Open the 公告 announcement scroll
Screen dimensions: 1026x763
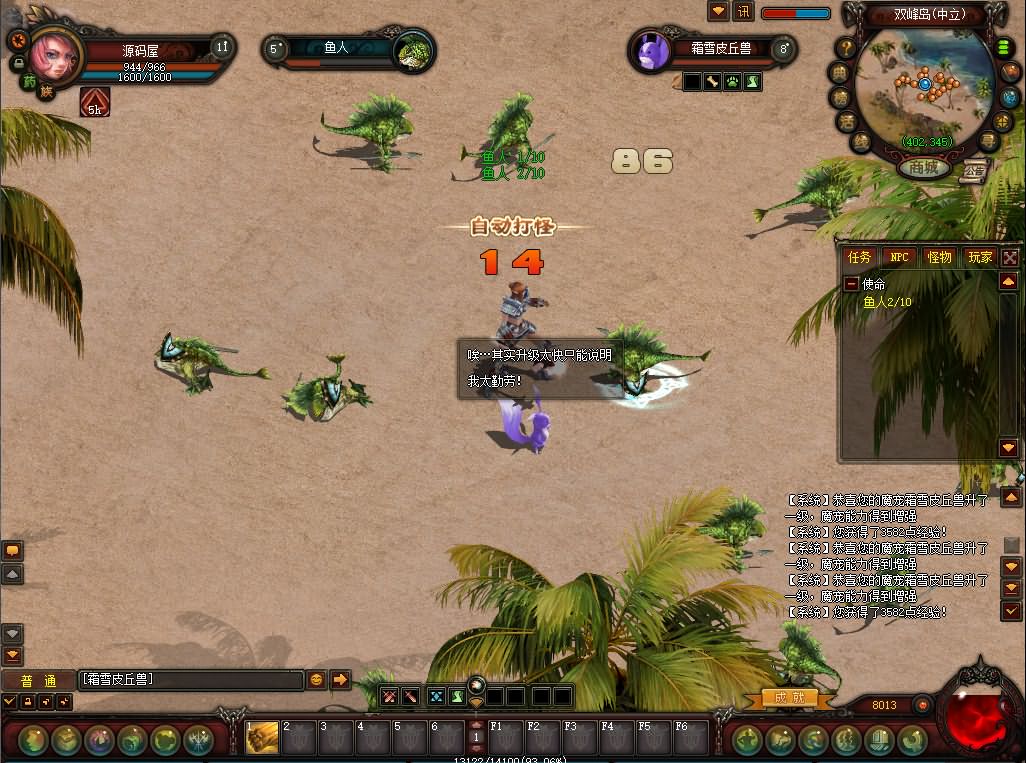[974, 170]
